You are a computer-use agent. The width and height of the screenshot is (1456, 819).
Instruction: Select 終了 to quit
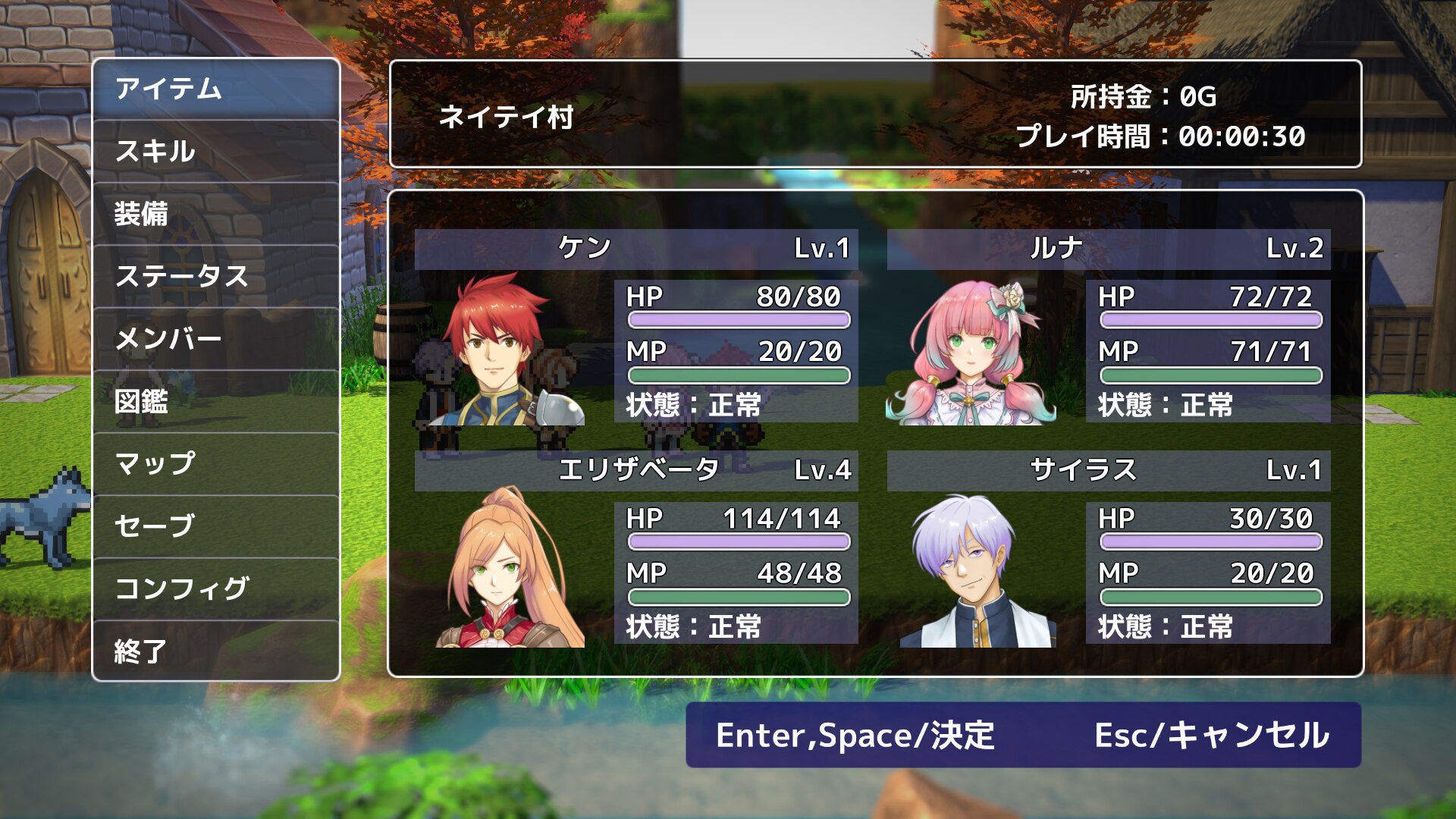coord(216,651)
